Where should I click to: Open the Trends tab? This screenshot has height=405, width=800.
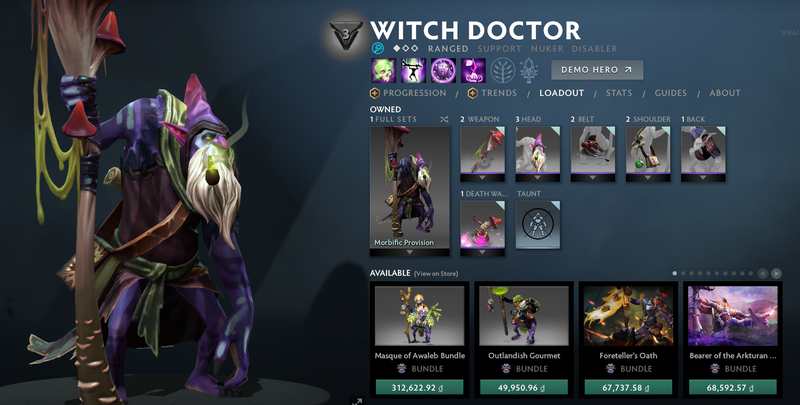pos(495,93)
